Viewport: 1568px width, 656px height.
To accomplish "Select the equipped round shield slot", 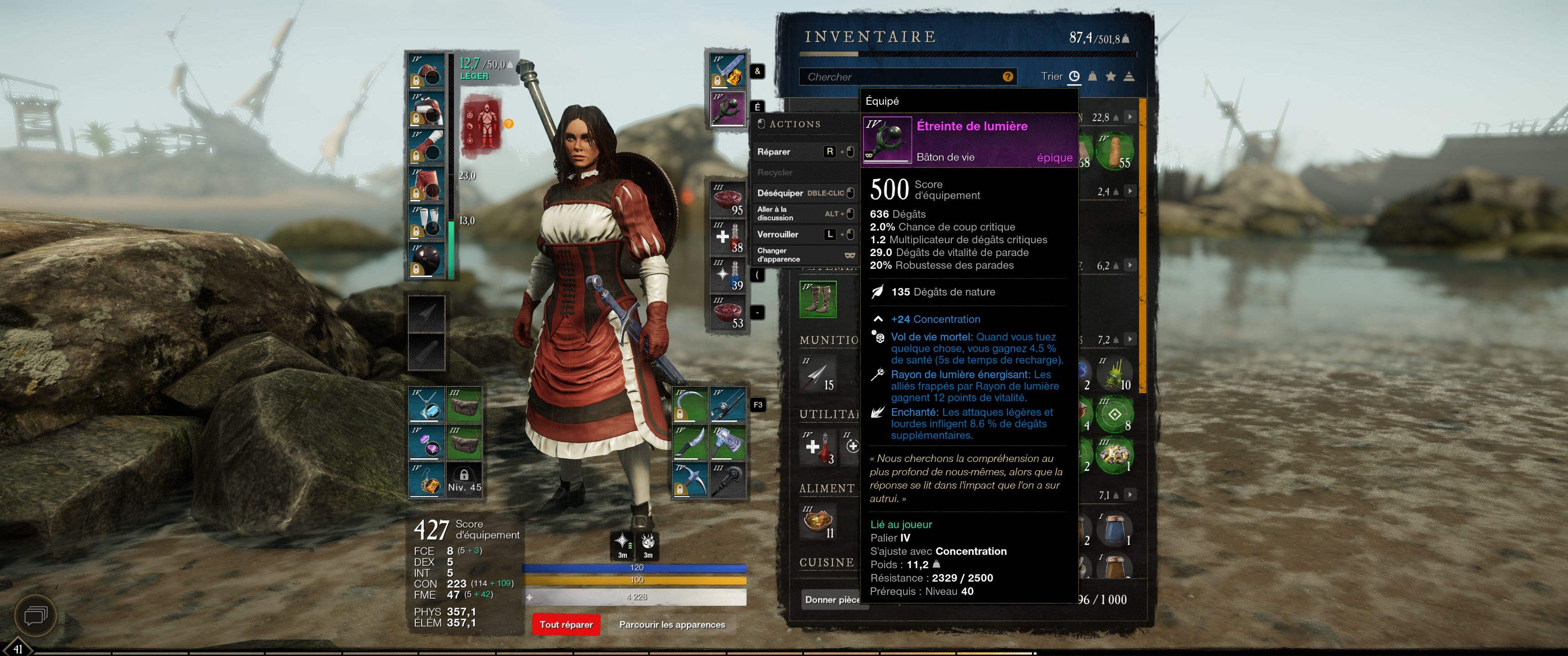I will (x=426, y=261).
